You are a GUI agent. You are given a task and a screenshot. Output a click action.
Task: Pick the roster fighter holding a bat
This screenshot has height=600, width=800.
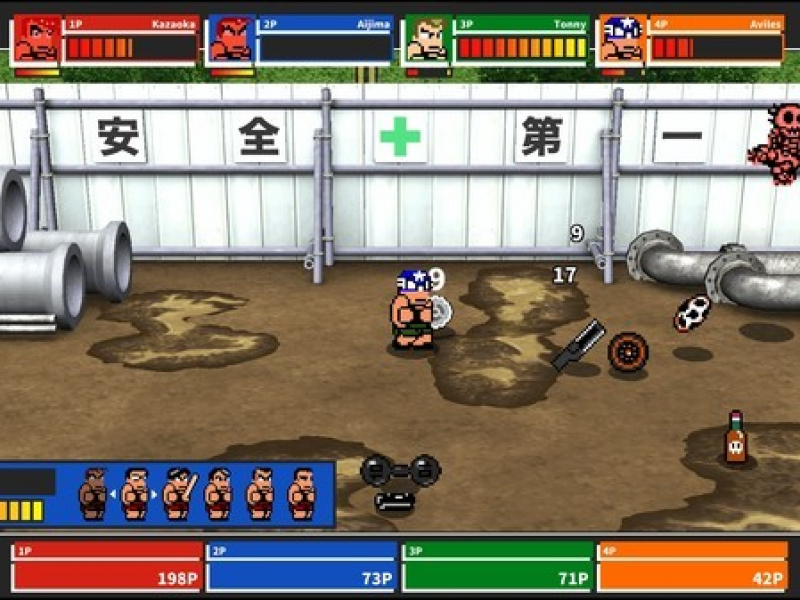click(x=177, y=493)
